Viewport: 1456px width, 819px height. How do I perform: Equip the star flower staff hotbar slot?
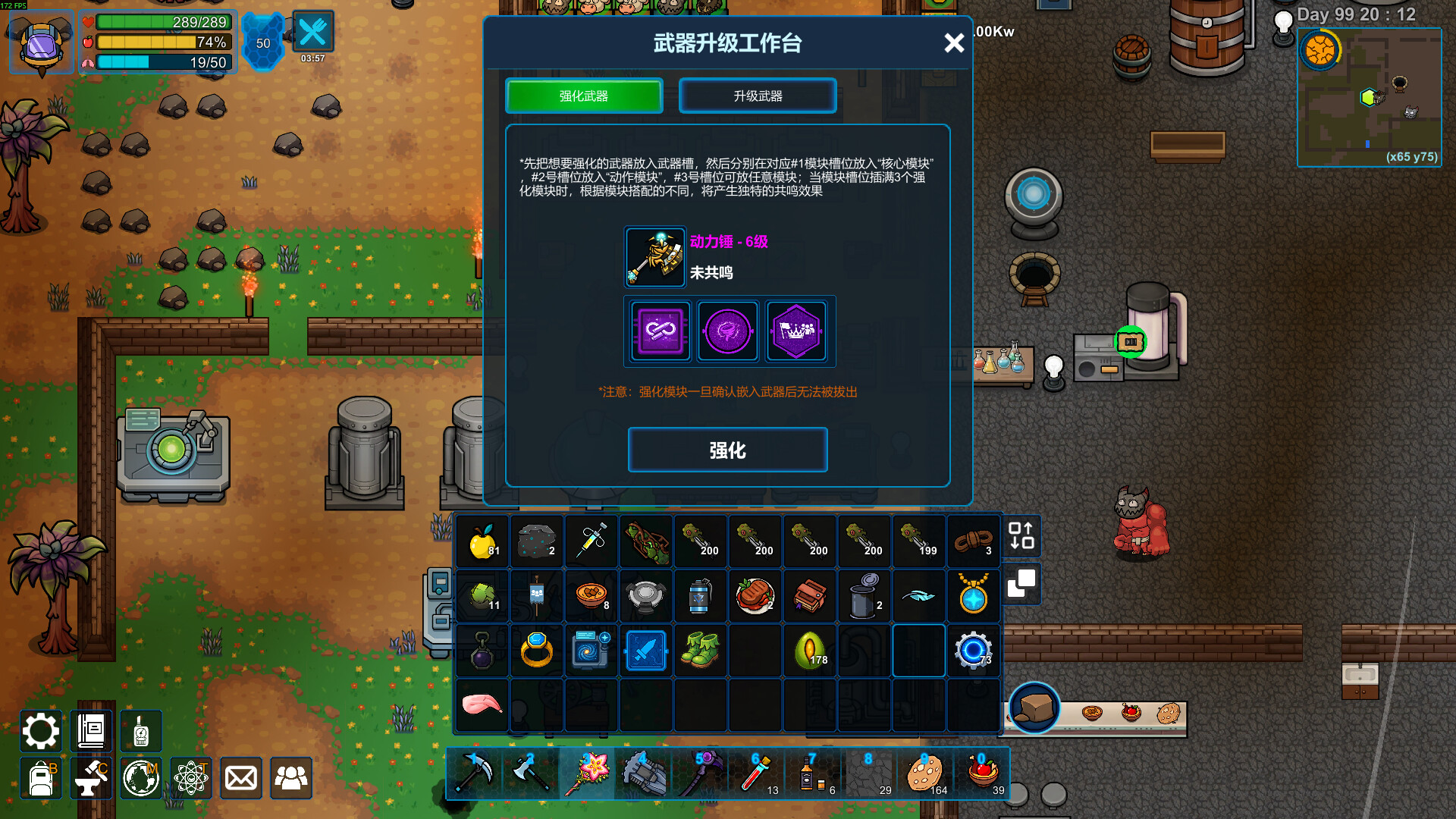[588, 773]
